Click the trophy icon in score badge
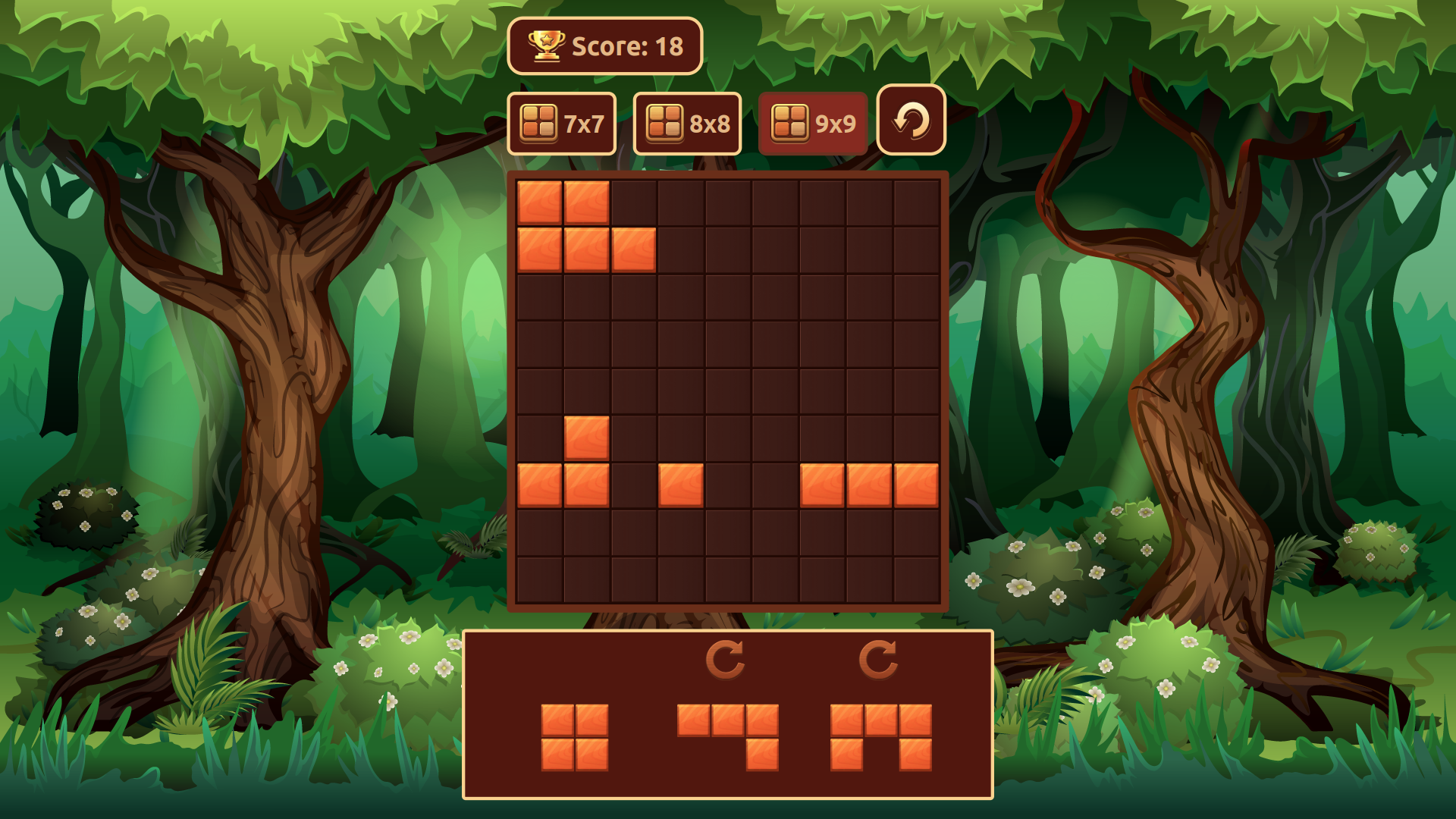 coord(545,46)
